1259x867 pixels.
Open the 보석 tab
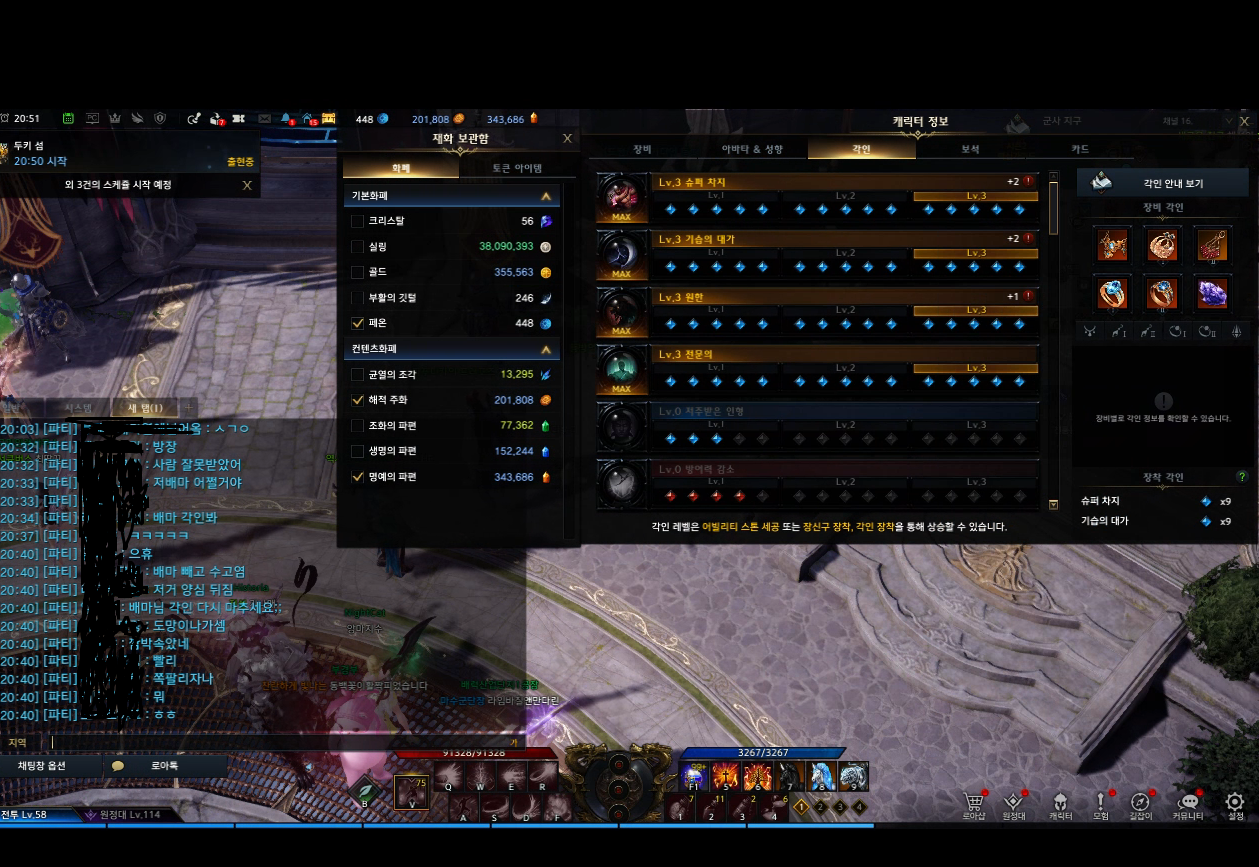[x=970, y=149]
